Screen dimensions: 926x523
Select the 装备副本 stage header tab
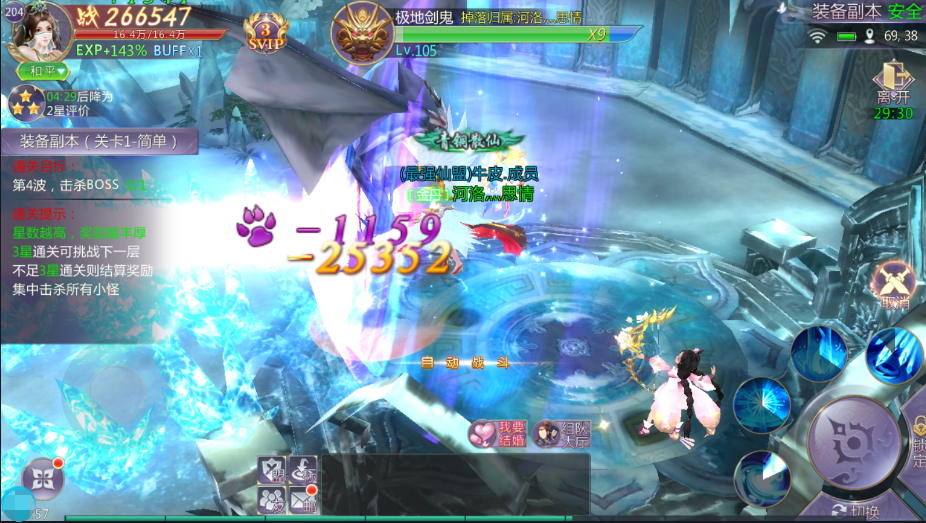(x=99, y=142)
